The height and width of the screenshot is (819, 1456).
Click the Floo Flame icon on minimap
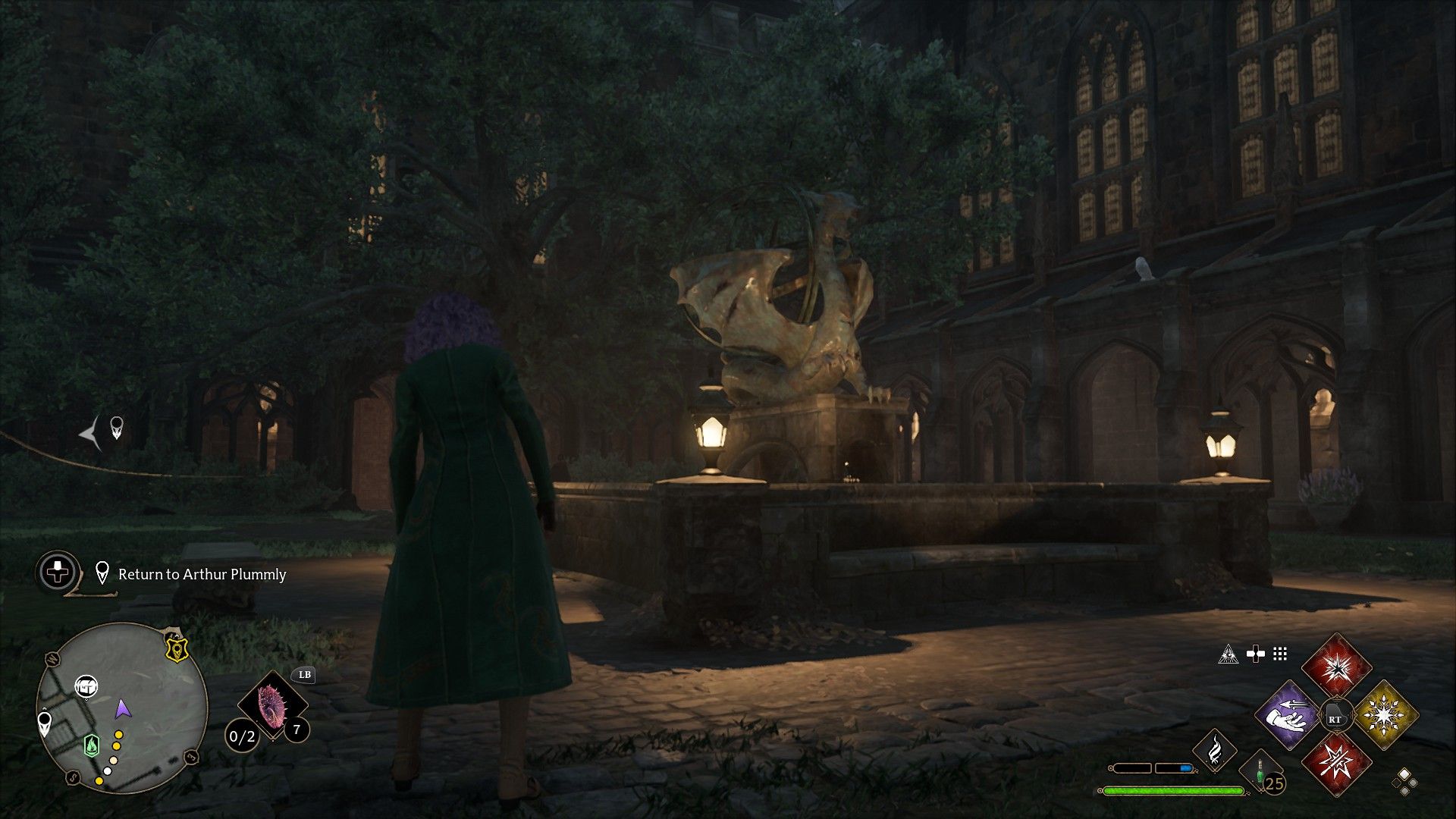pyautogui.click(x=91, y=745)
